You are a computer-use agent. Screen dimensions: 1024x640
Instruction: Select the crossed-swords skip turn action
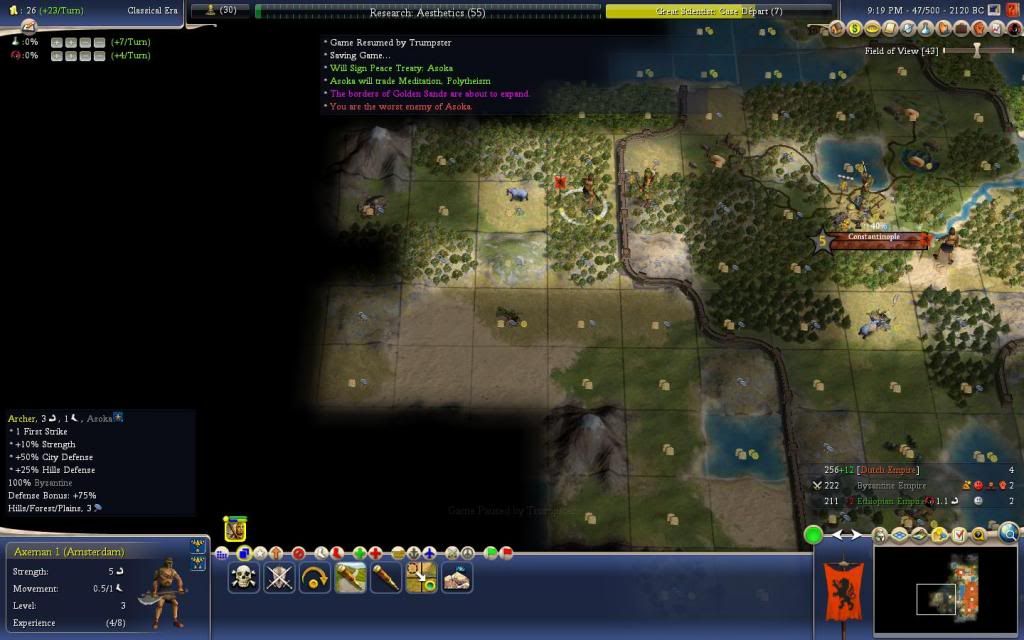[x=280, y=577]
